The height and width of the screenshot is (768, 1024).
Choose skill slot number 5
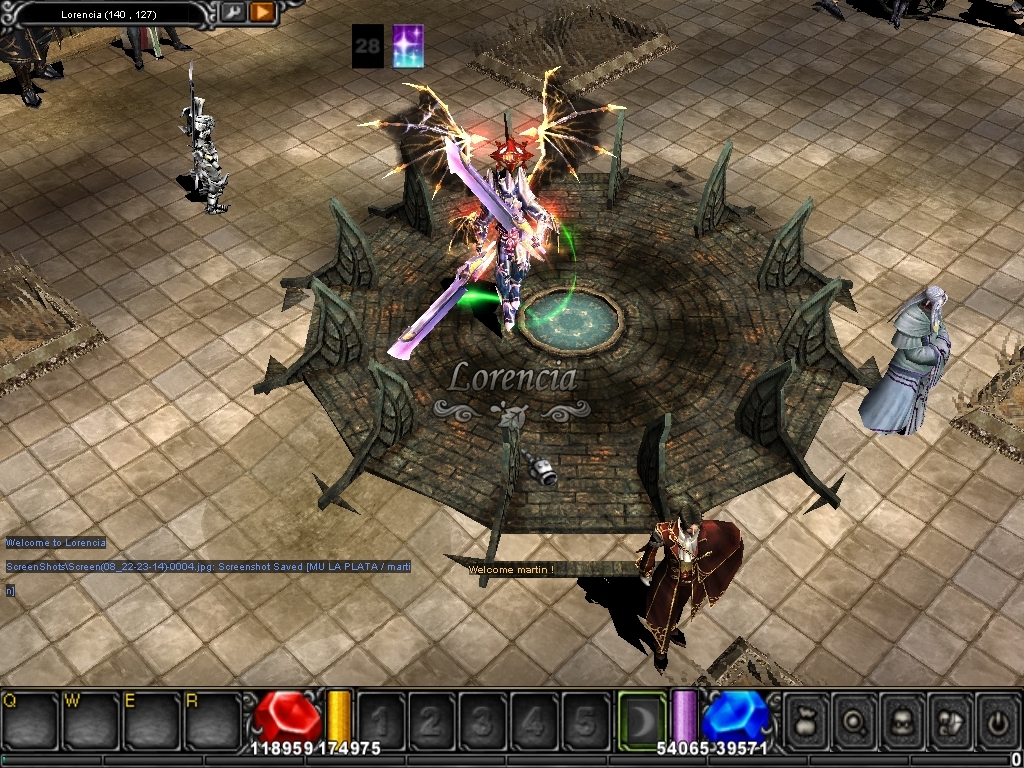585,719
